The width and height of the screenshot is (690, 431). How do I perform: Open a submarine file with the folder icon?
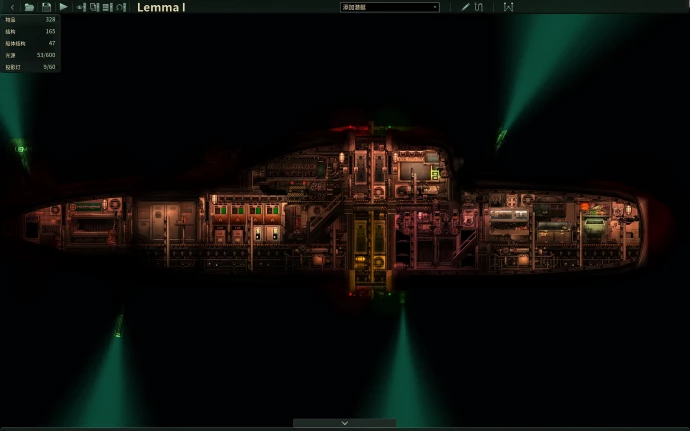[x=29, y=7]
